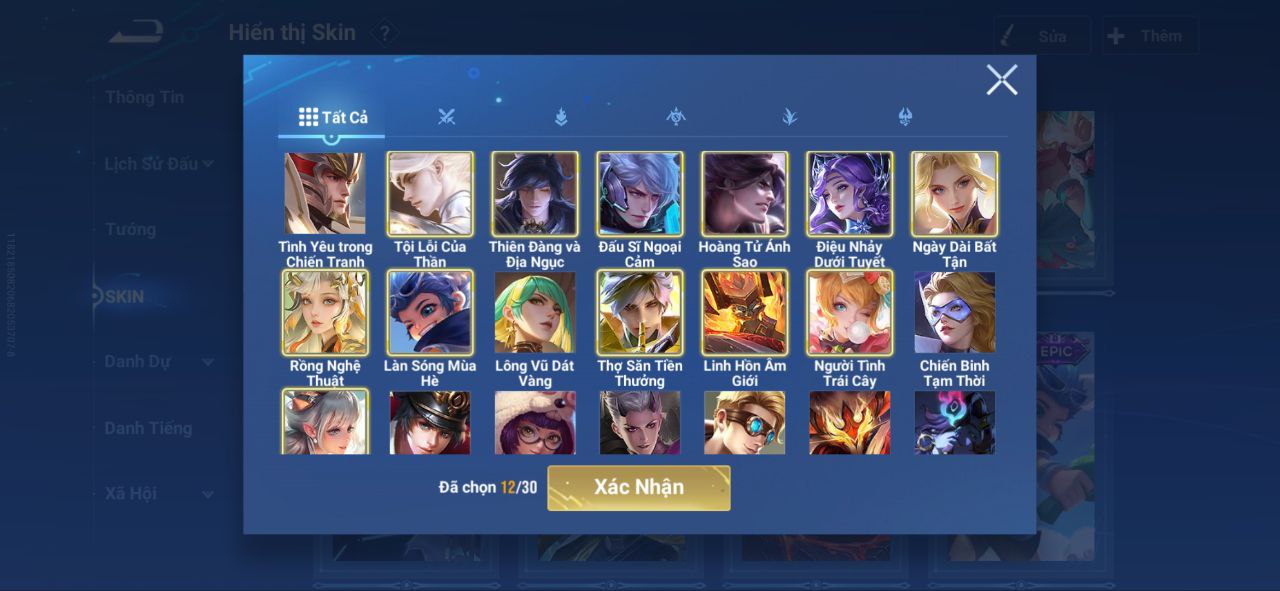Select the Chiến Binh Tạm Thời skin
1280x591 pixels.
[955, 313]
